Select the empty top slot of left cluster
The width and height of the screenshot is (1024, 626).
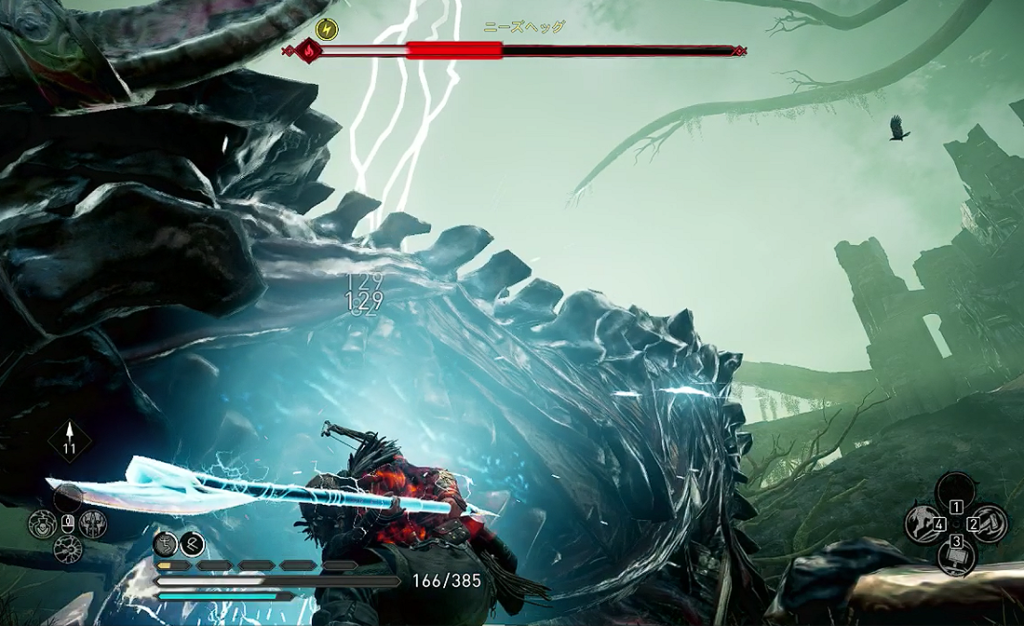(68, 497)
